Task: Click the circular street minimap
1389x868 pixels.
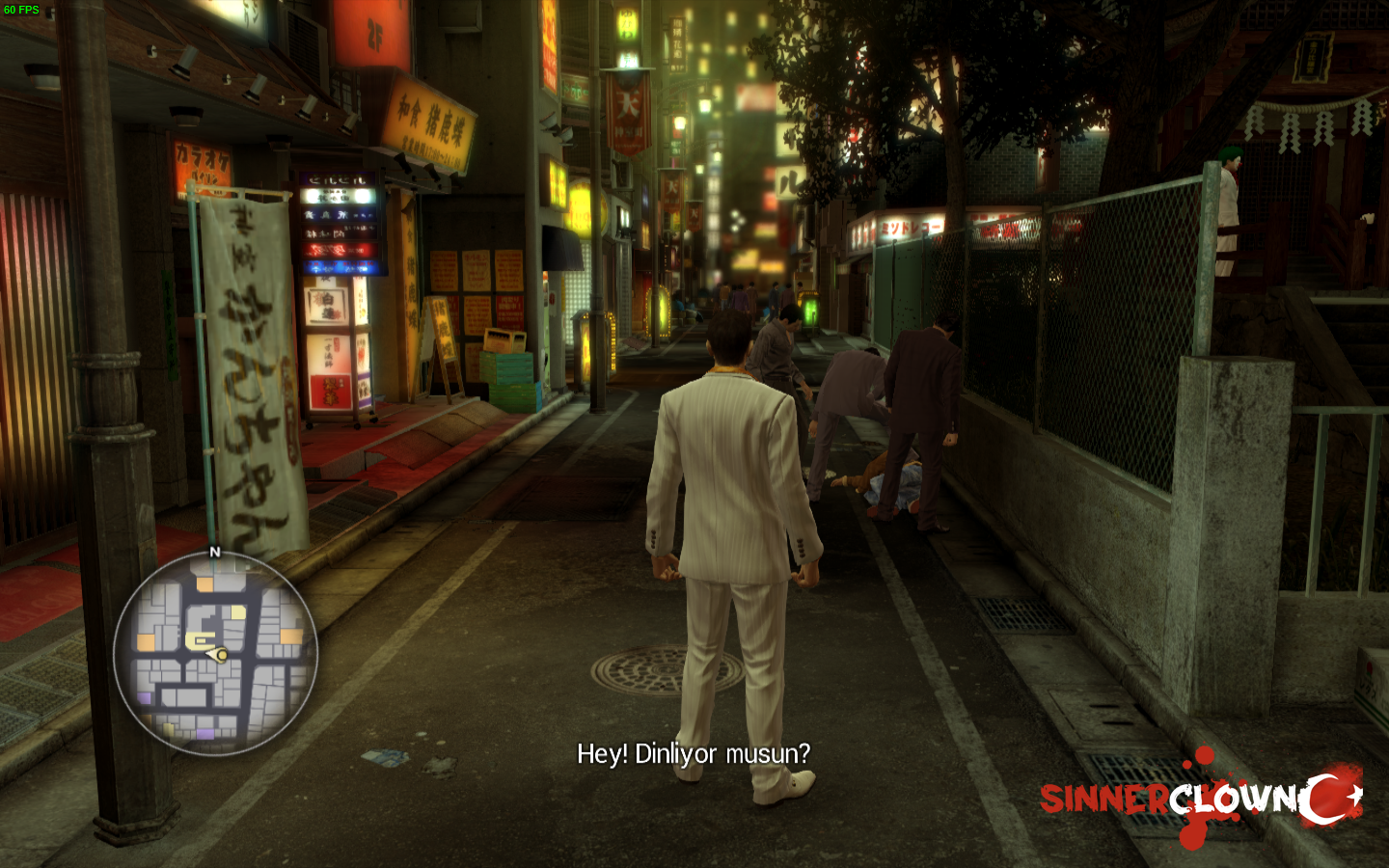Action: [215, 653]
